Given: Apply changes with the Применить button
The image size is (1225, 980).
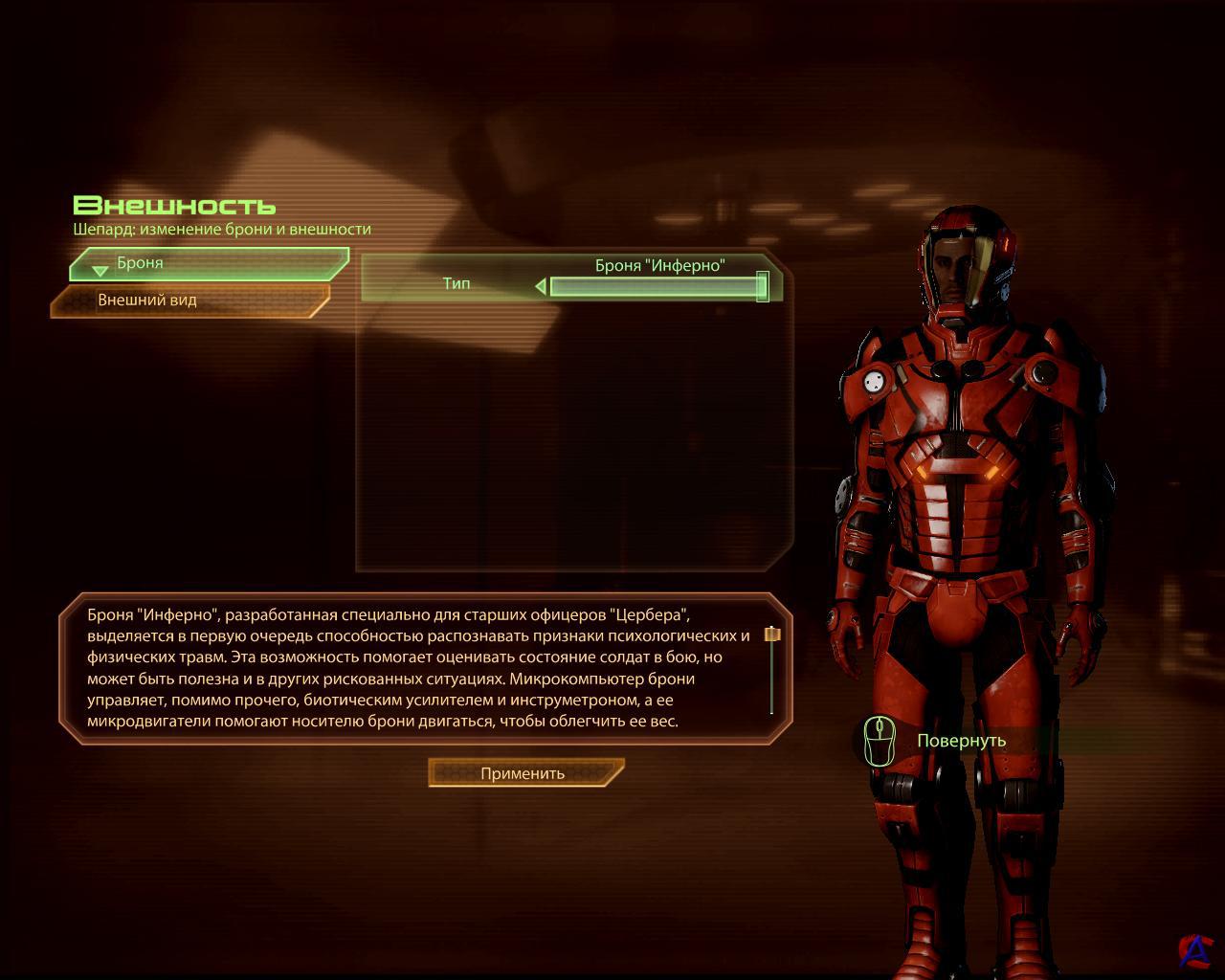Looking at the screenshot, I should pyautogui.click(x=524, y=773).
